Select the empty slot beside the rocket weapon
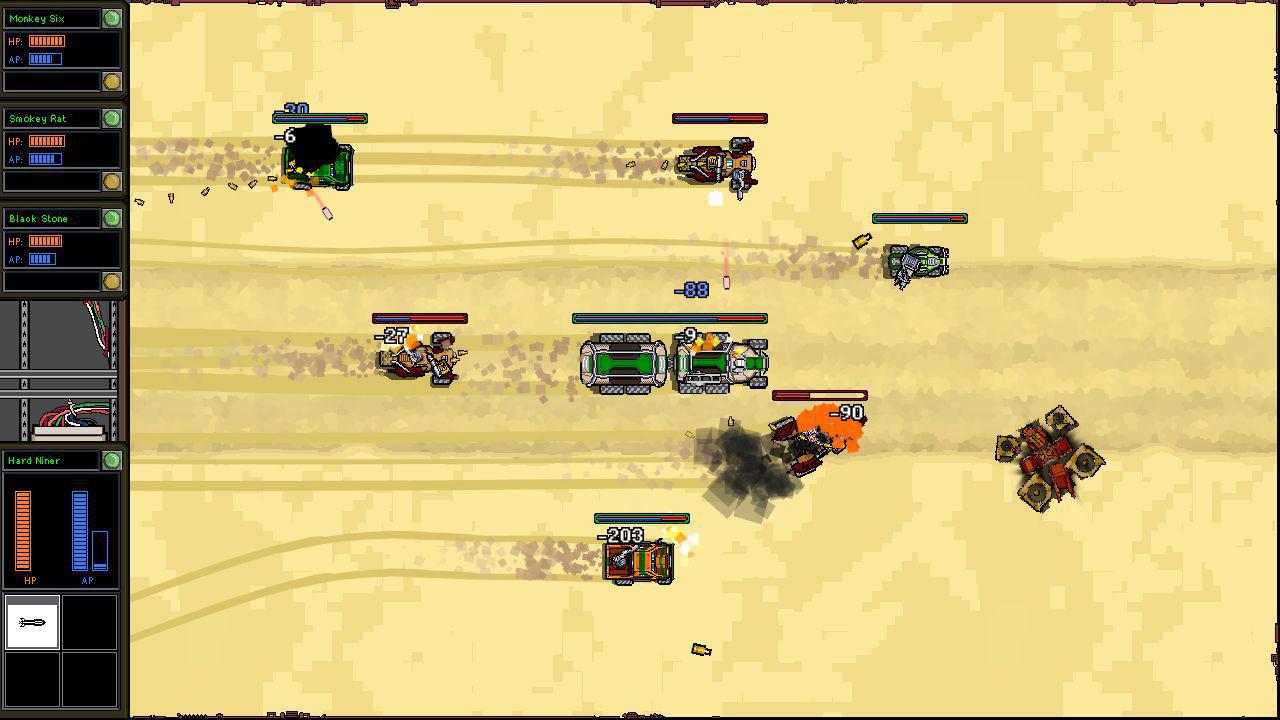 pyautogui.click(x=90, y=622)
